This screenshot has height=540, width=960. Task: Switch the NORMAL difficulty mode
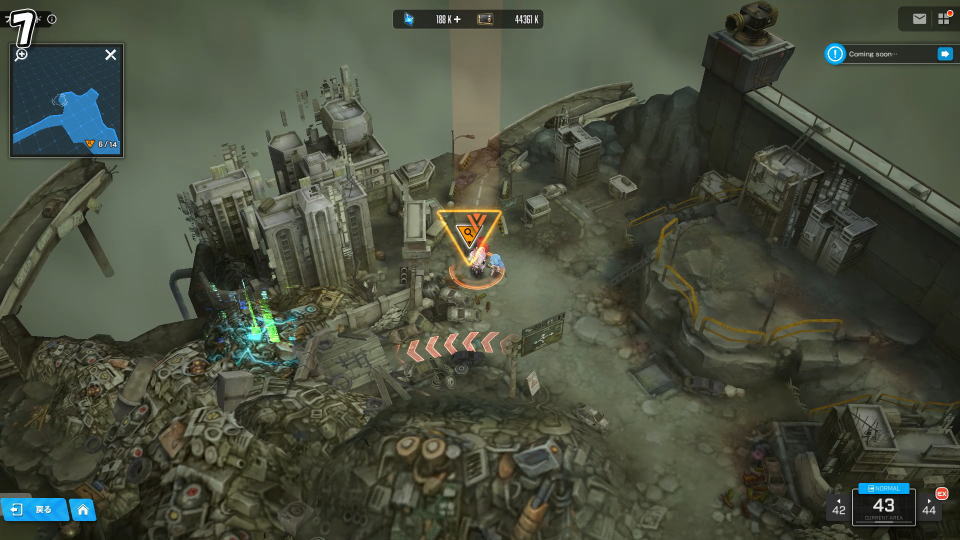pyautogui.click(x=883, y=488)
